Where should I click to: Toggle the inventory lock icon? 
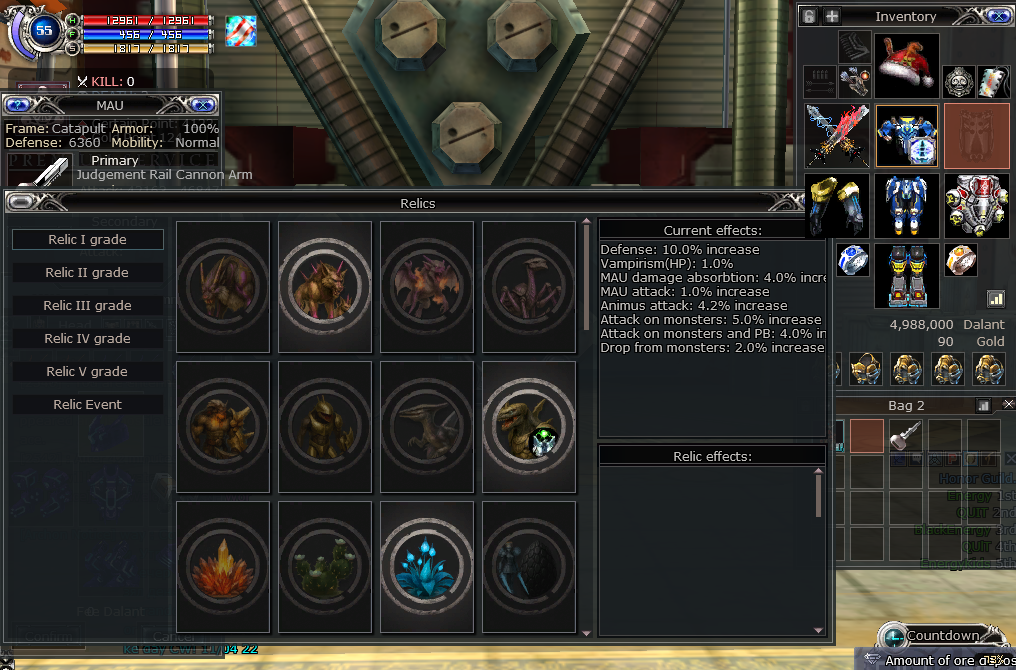coord(809,16)
